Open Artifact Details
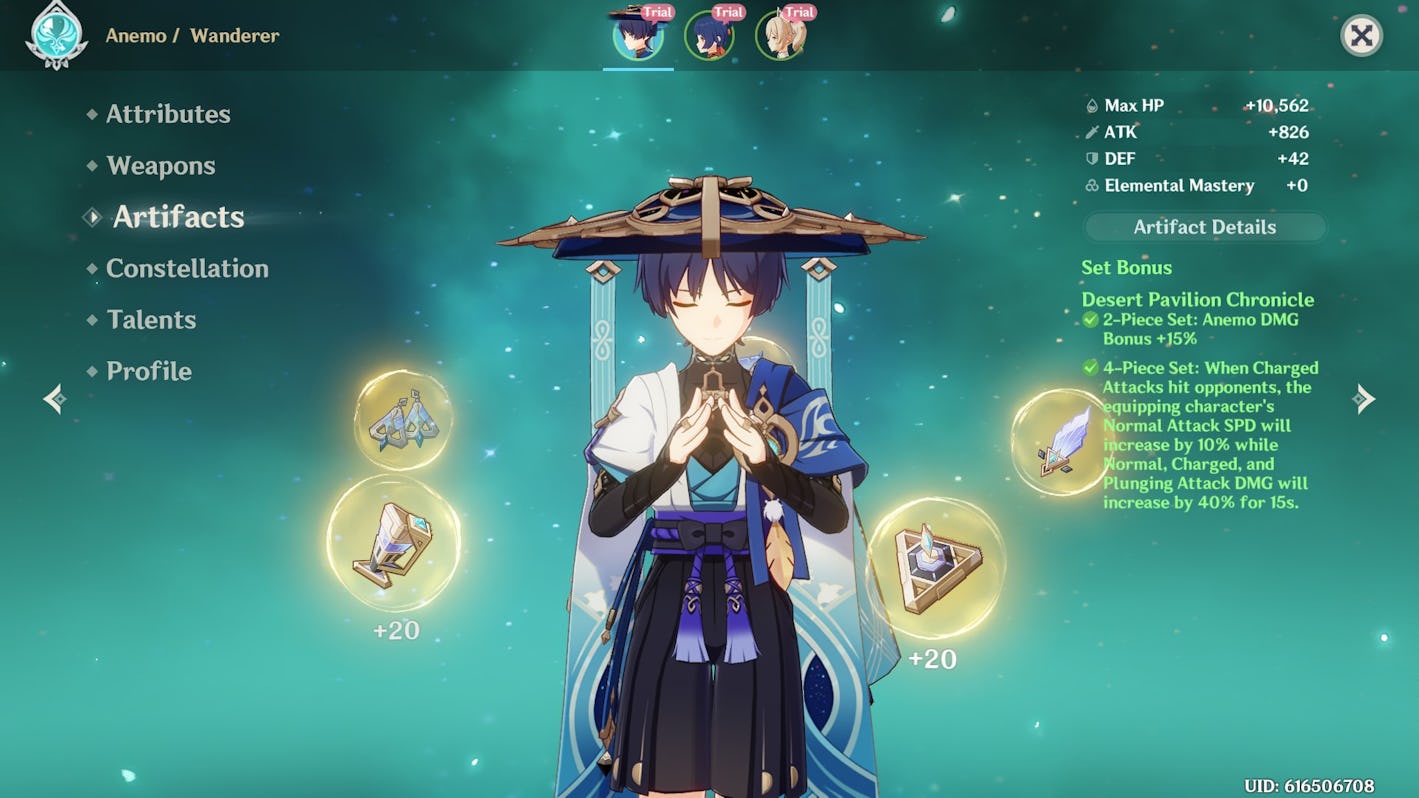The width and height of the screenshot is (1419, 798). point(1204,227)
